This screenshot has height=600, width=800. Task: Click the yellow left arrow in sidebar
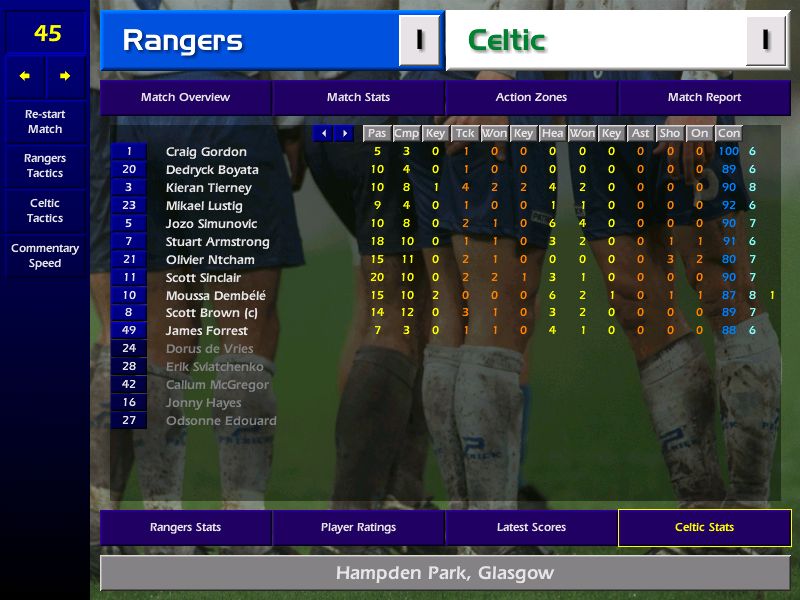pyautogui.click(x=25, y=76)
